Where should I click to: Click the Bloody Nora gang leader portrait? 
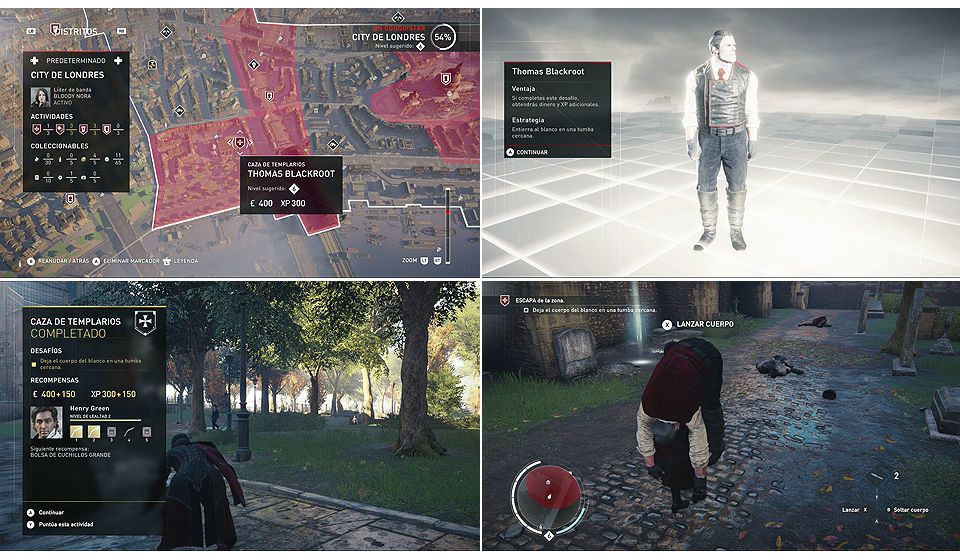[41, 96]
